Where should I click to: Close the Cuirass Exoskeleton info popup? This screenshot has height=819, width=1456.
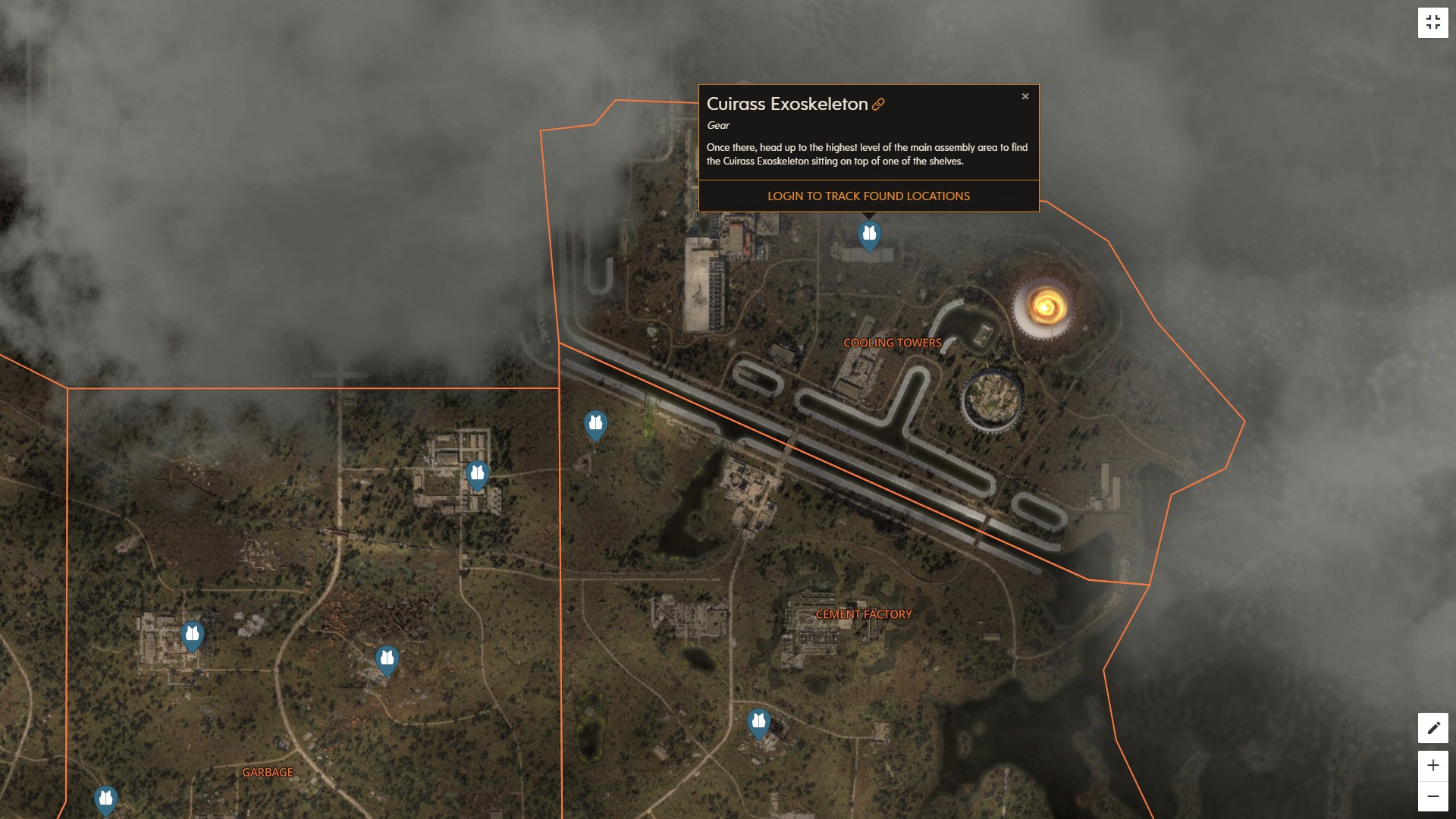(1025, 96)
